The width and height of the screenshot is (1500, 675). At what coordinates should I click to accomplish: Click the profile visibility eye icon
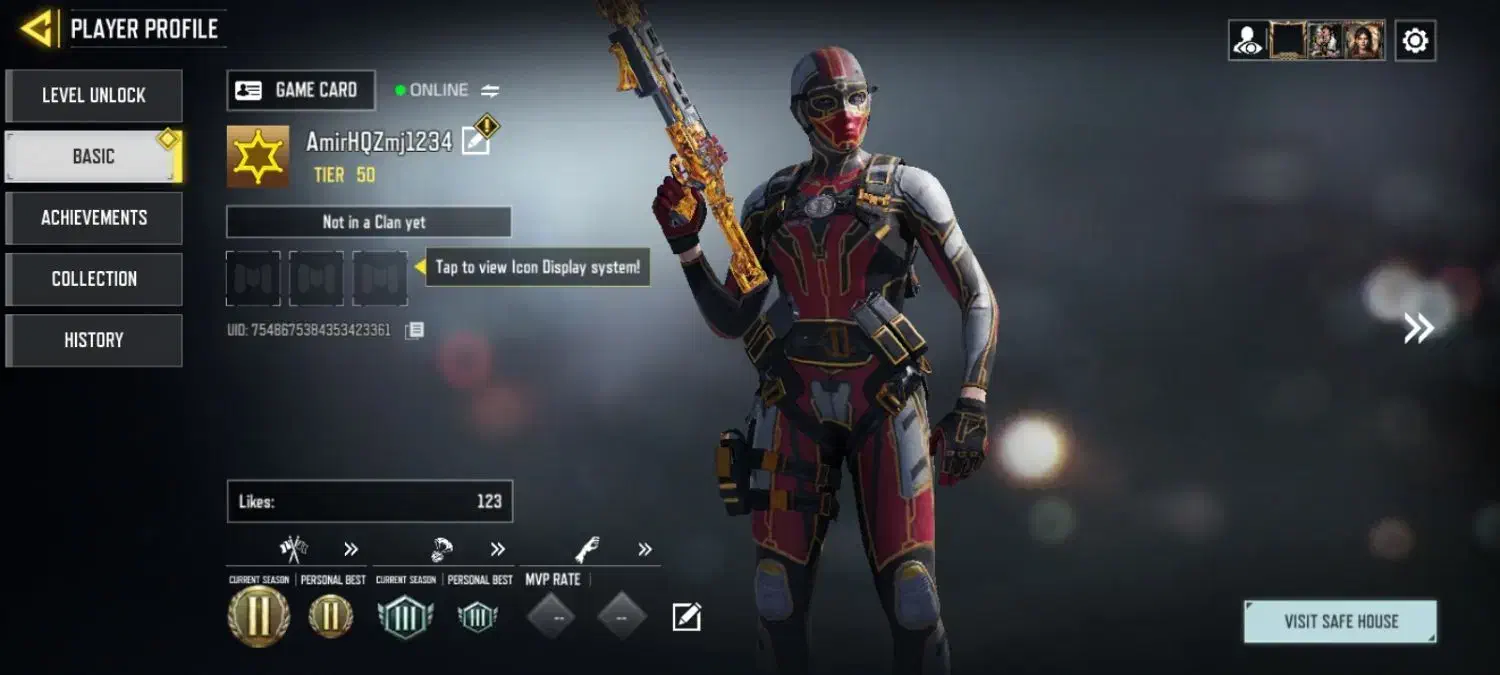click(x=1248, y=41)
